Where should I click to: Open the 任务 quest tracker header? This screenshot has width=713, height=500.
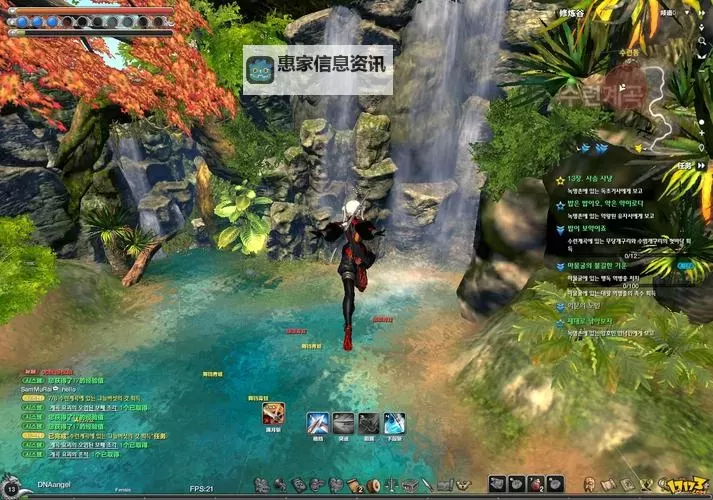[684, 164]
